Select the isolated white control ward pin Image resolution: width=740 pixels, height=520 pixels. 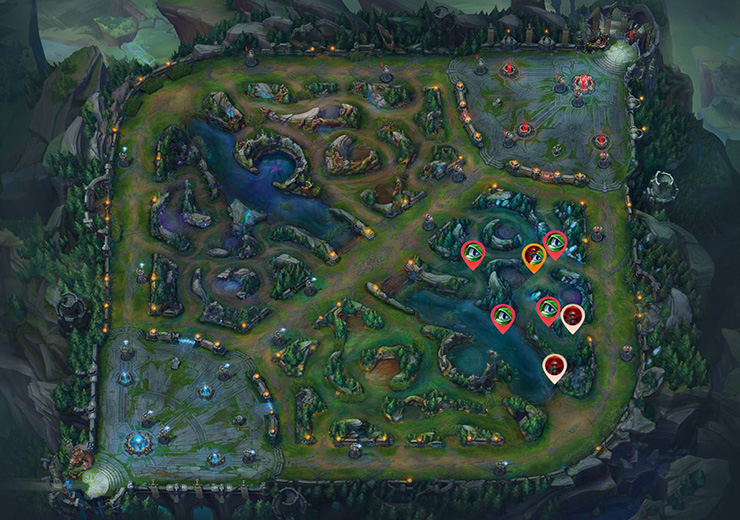554,366
